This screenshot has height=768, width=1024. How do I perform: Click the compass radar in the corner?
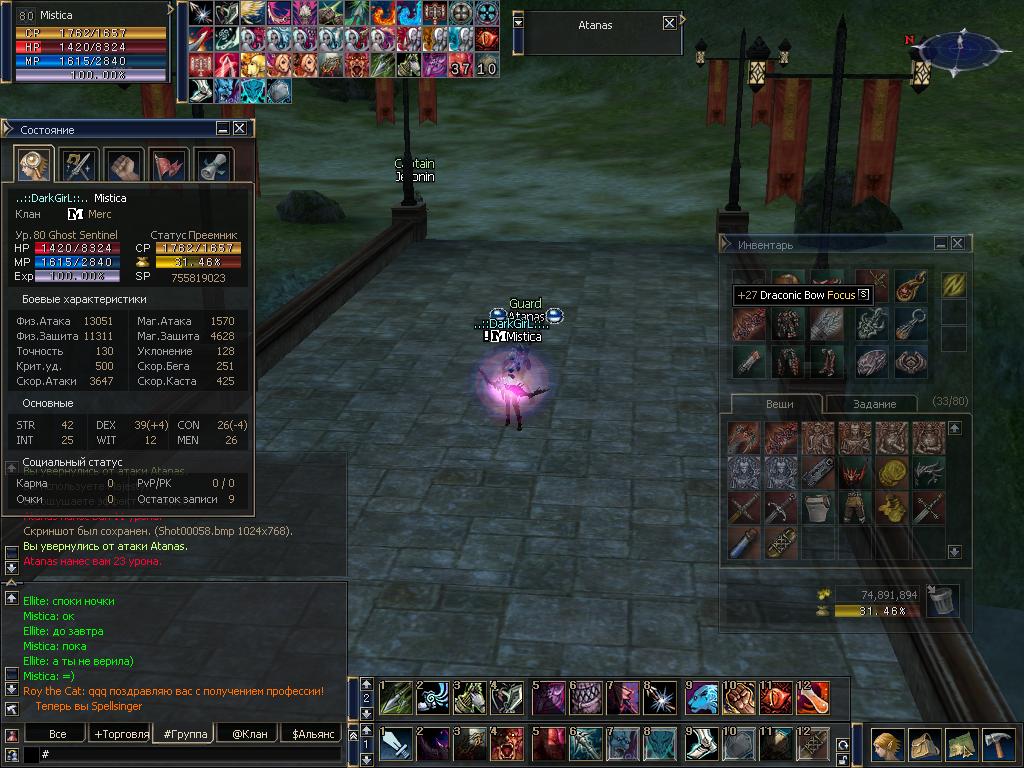click(x=958, y=46)
